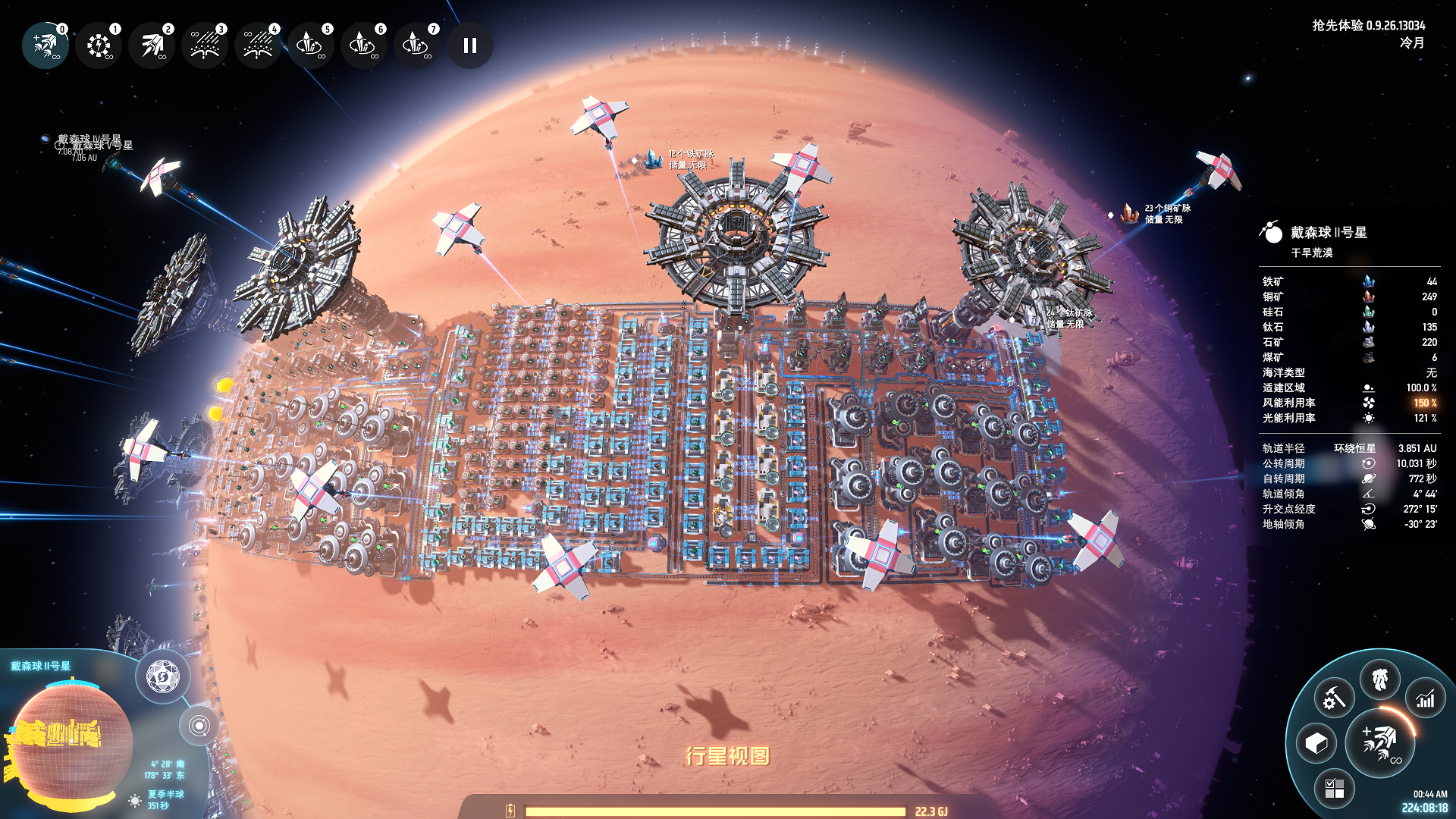Open the production statistics chart icon
This screenshot has width=1456, height=819.
click(1426, 698)
